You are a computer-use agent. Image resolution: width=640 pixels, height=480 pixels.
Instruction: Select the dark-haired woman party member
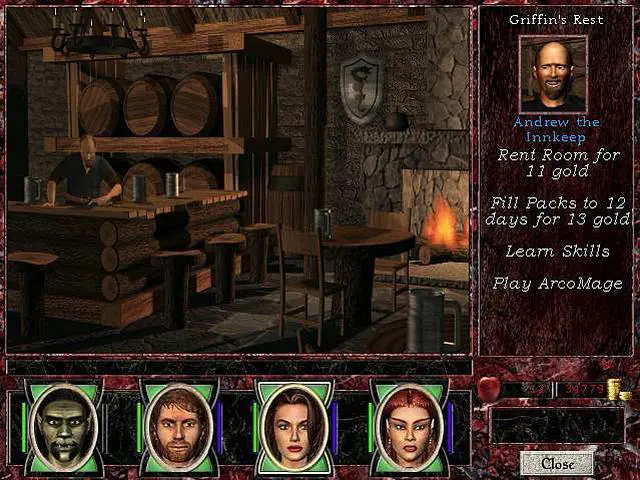(x=292, y=424)
